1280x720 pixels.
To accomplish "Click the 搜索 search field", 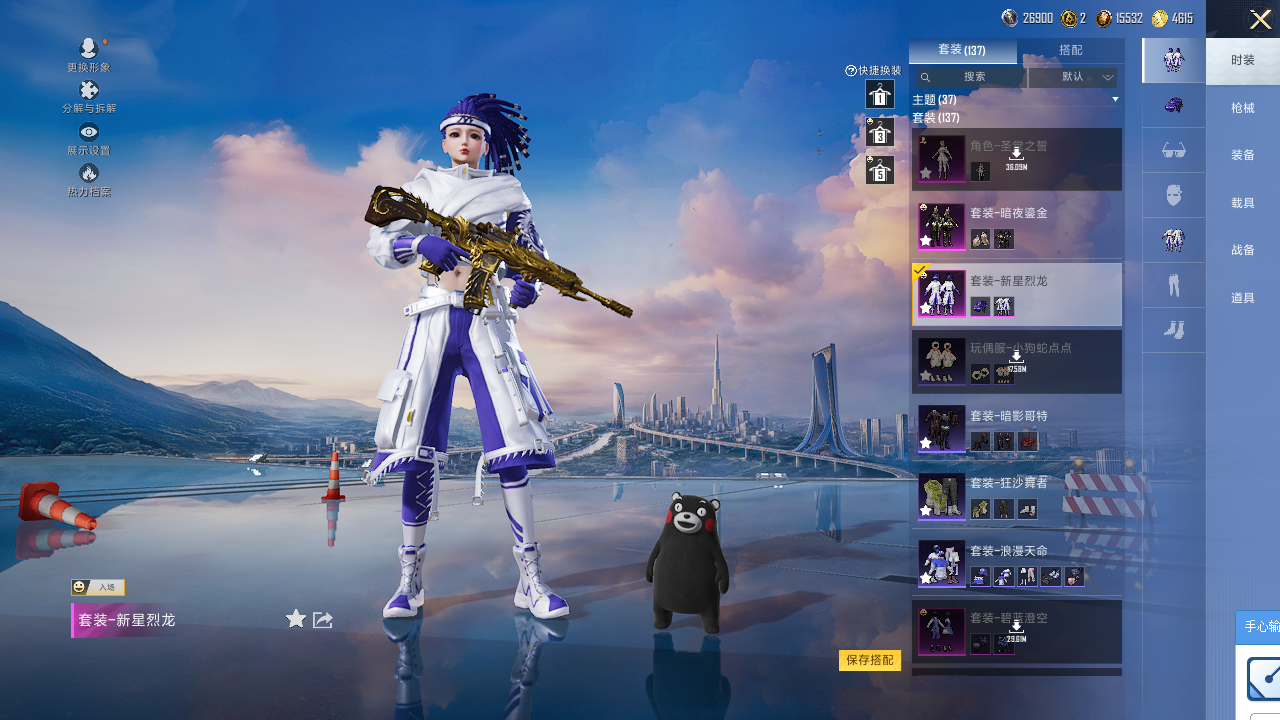I will click(974, 77).
